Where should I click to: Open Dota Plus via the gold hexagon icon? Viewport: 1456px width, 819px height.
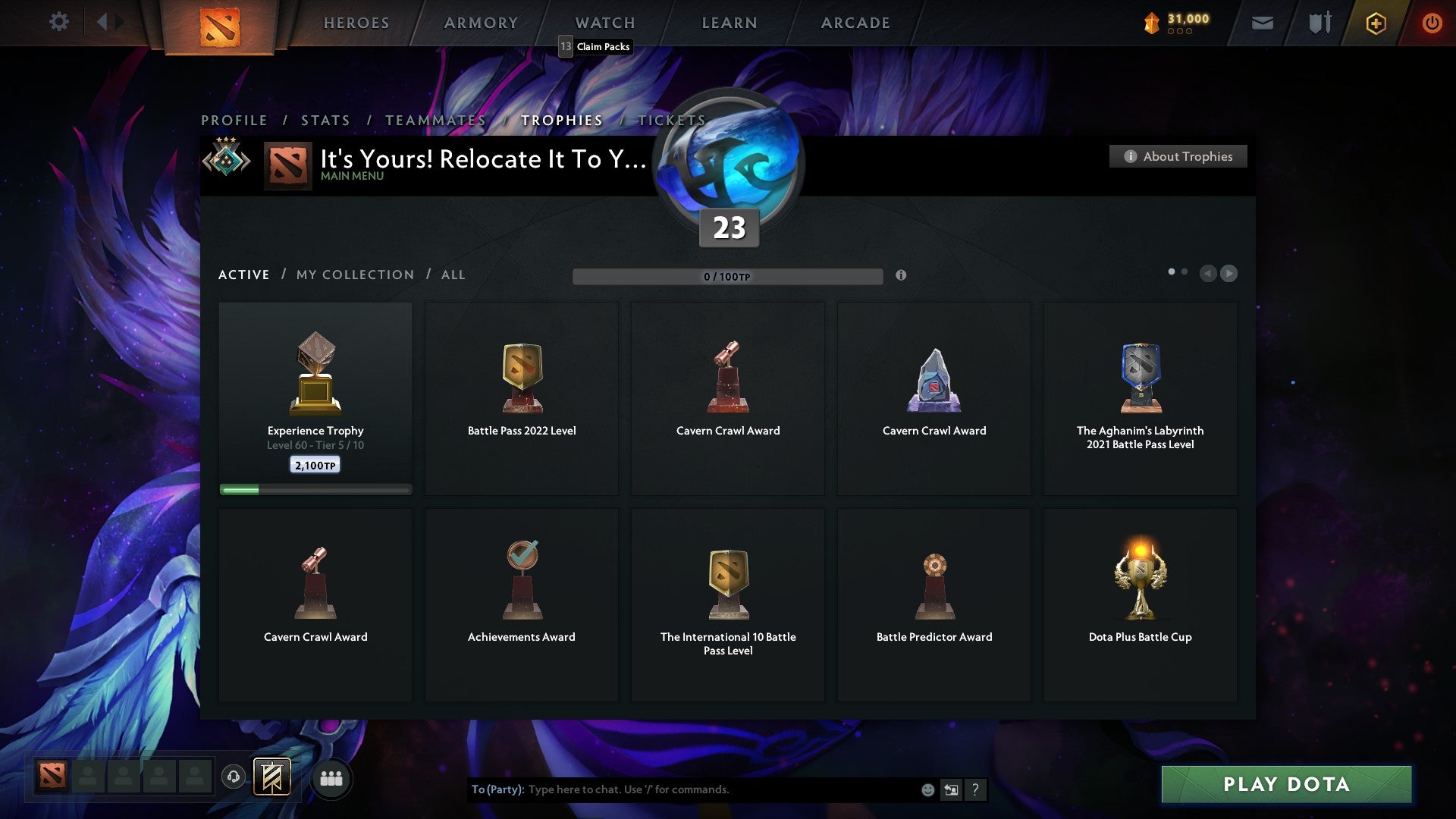click(1376, 23)
